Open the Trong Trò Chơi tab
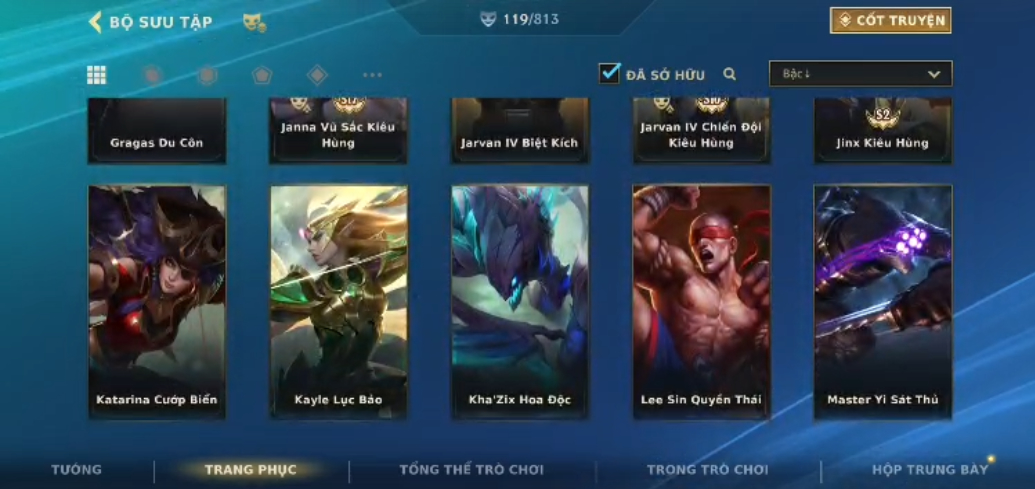 point(708,469)
